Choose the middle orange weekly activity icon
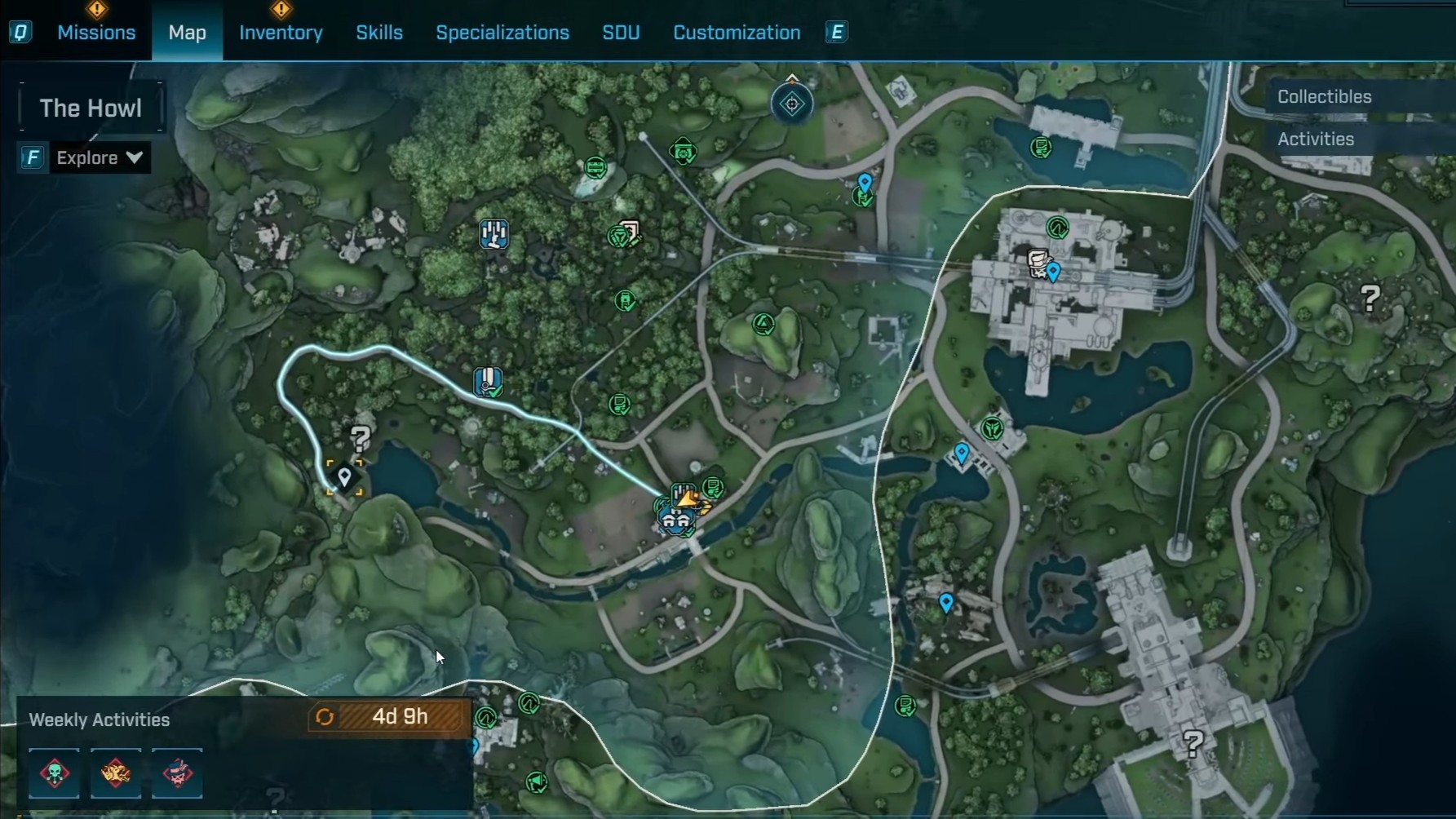Image resolution: width=1456 pixels, height=819 pixels. point(116,773)
